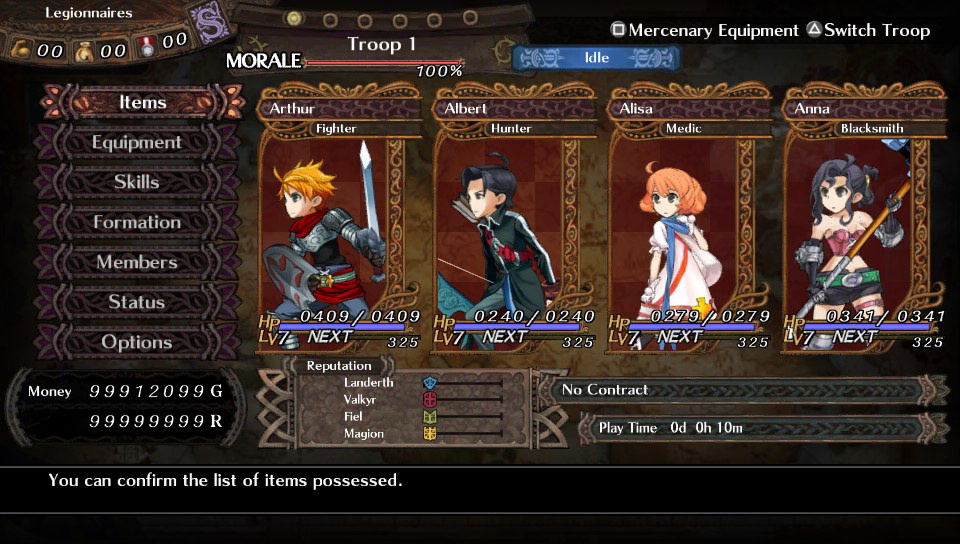Screen dimensions: 960x544
Task: Go to the Skills menu
Action: pyautogui.click(x=137, y=182)
